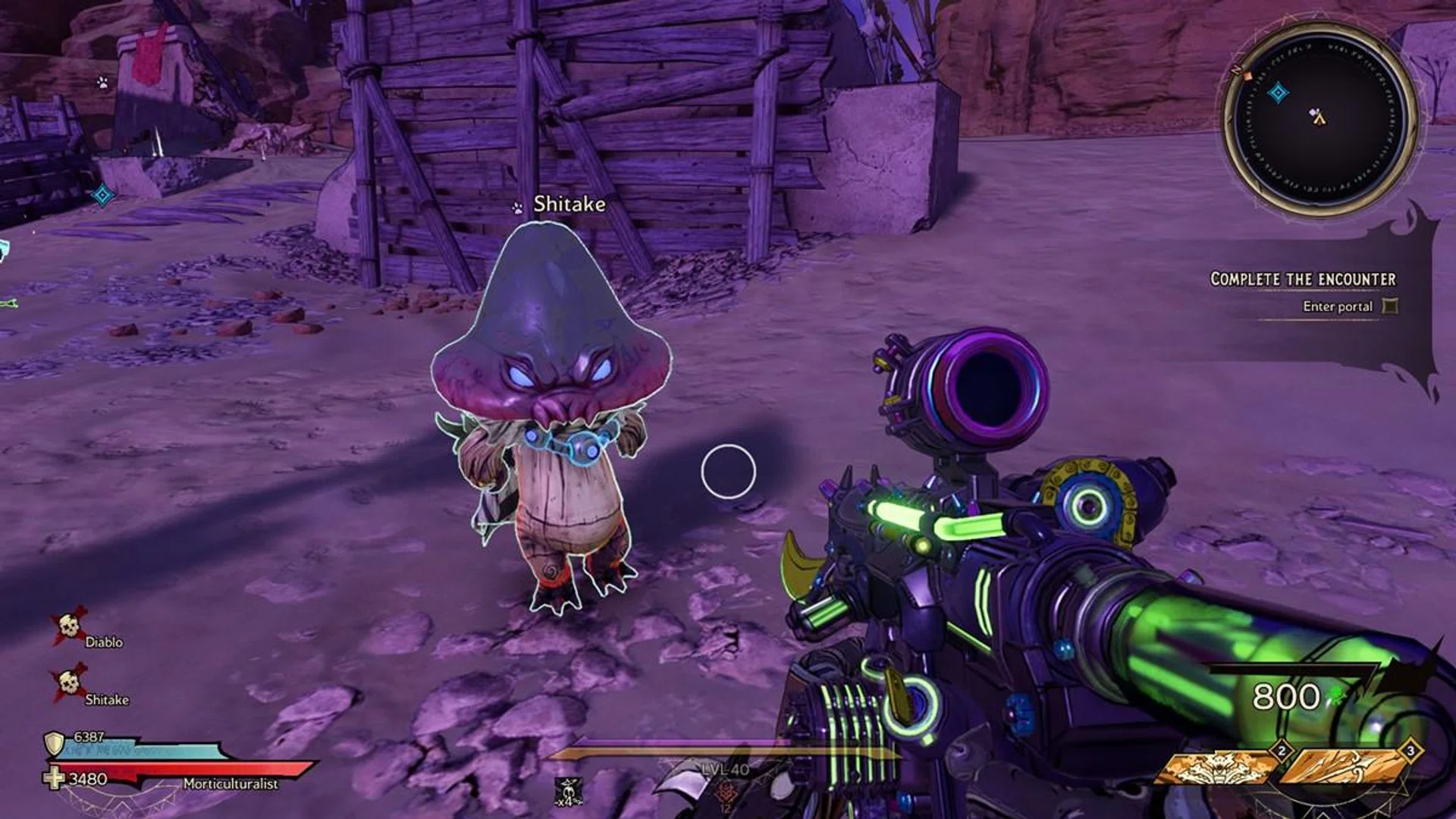Click the ward shield icon
The height and width of the screenshot is (819, 1456).
pyautogui.click(x=55, y=744)
